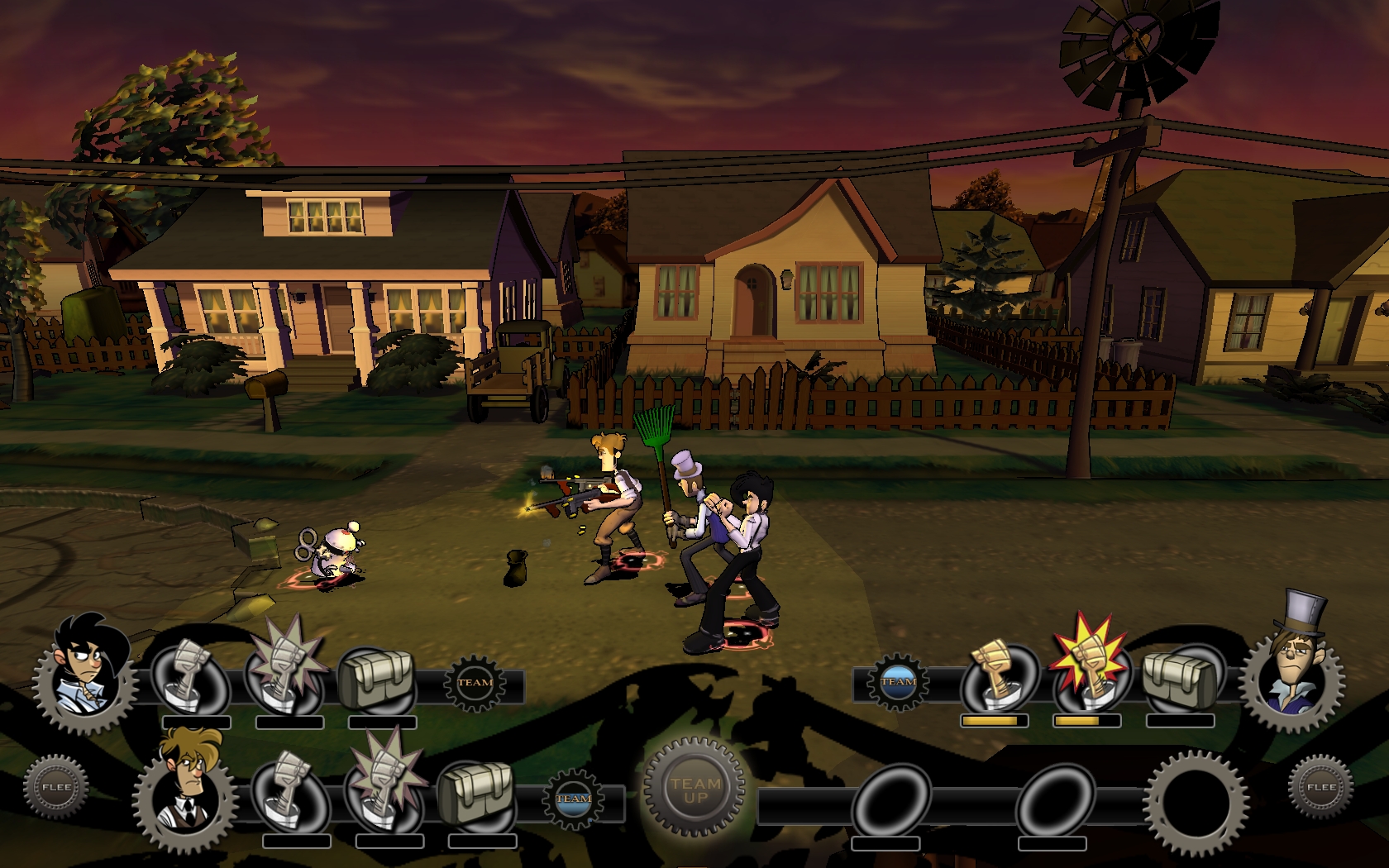Click the blue Team gear in Tycho's row
1389x868 pixels.
point(573,799)
